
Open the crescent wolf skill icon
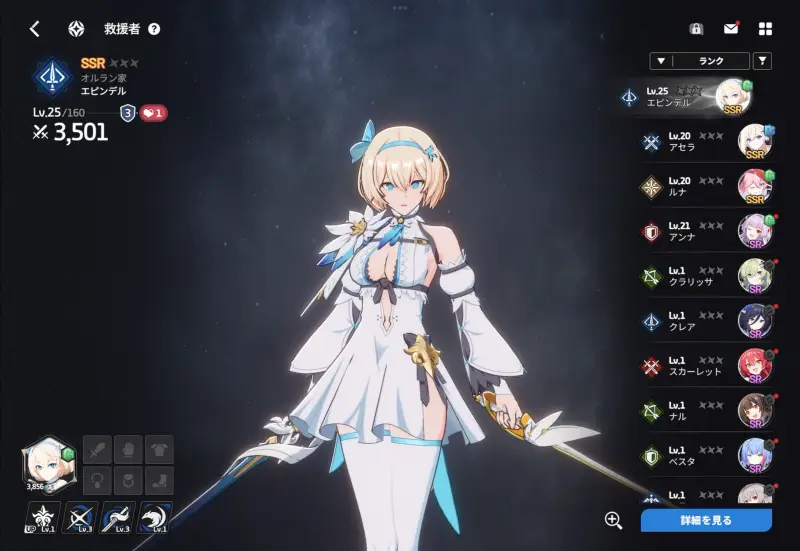pos(155,517)
